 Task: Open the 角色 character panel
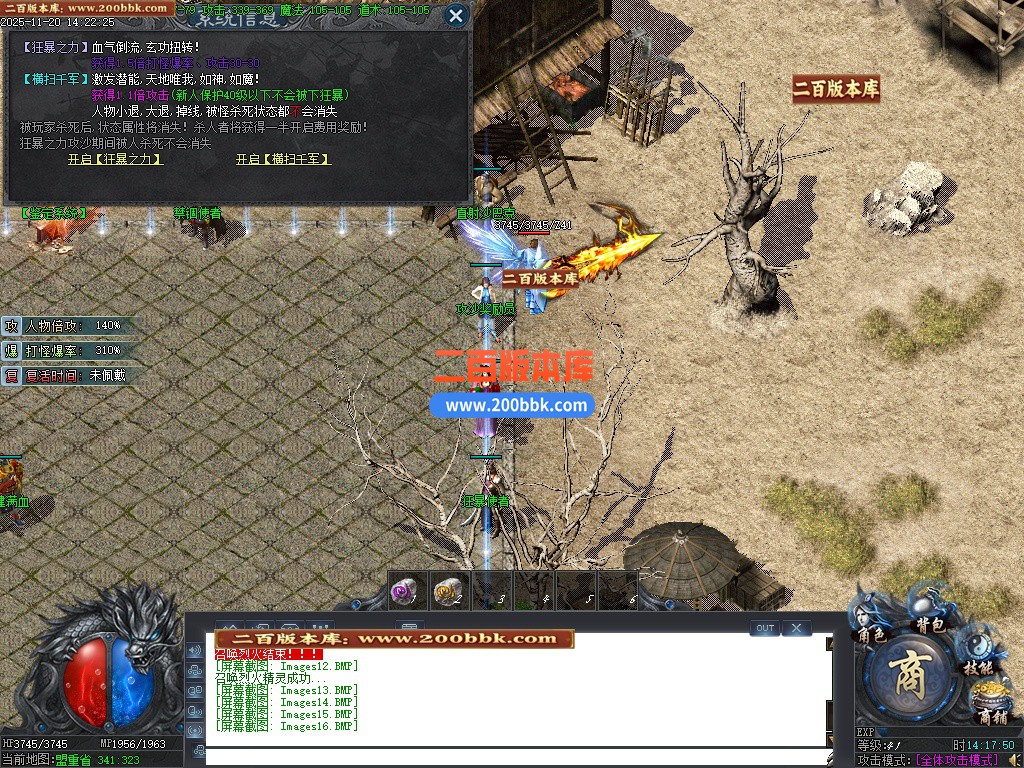click(x=870, y=633)
